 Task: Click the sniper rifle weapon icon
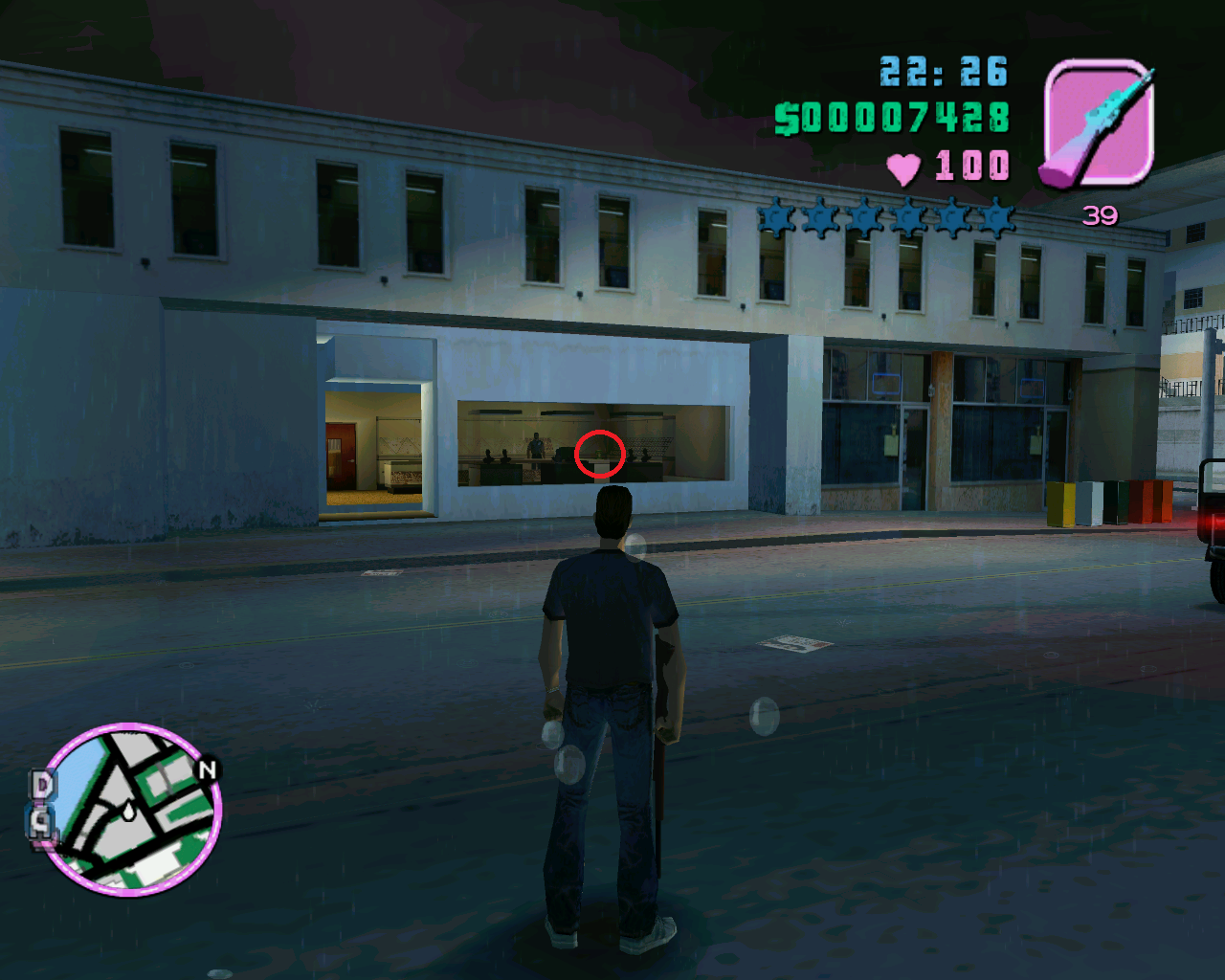click(1098, 123)
